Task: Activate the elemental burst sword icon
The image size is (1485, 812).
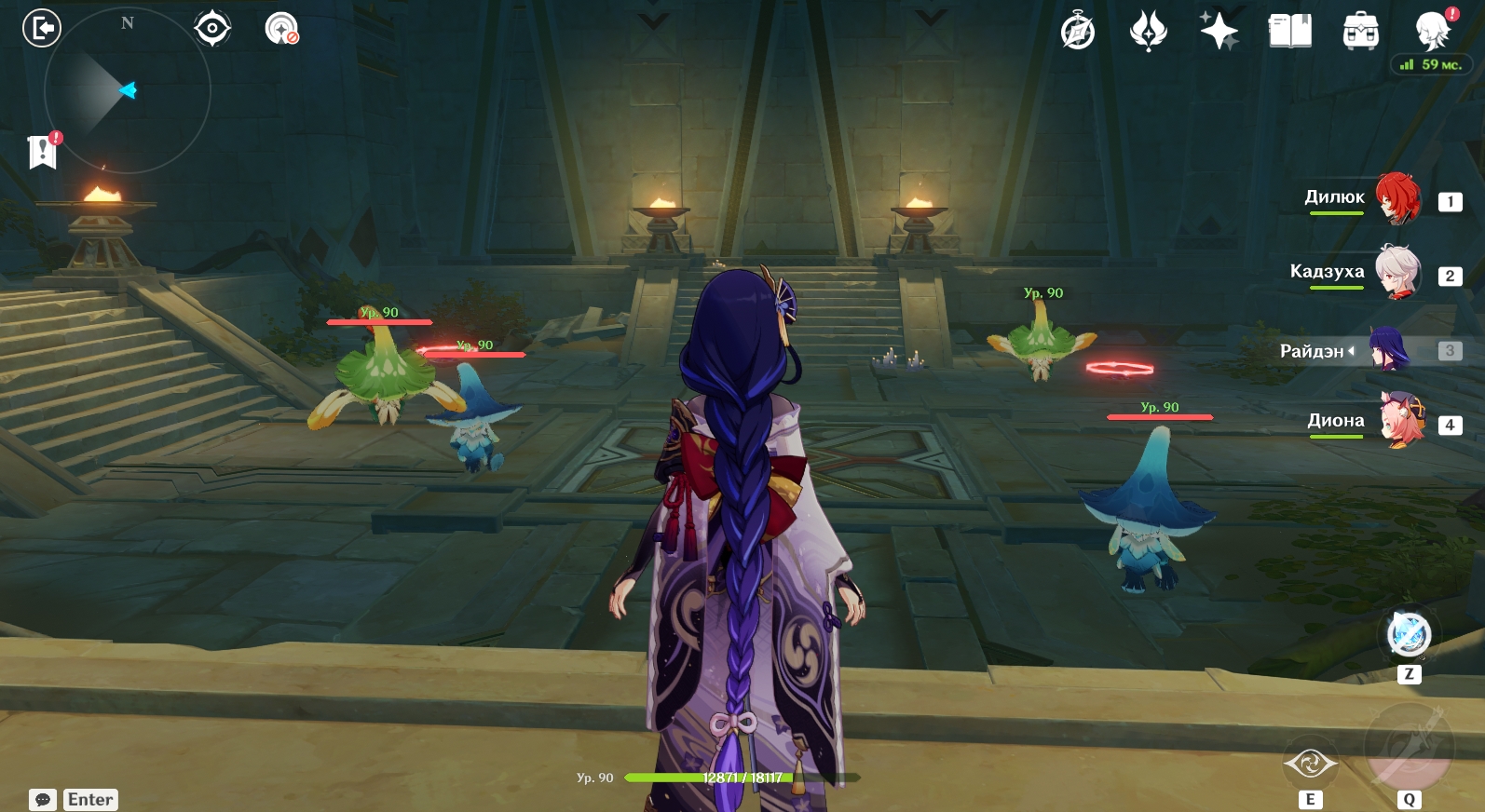Action: (x=1409, y=748)
